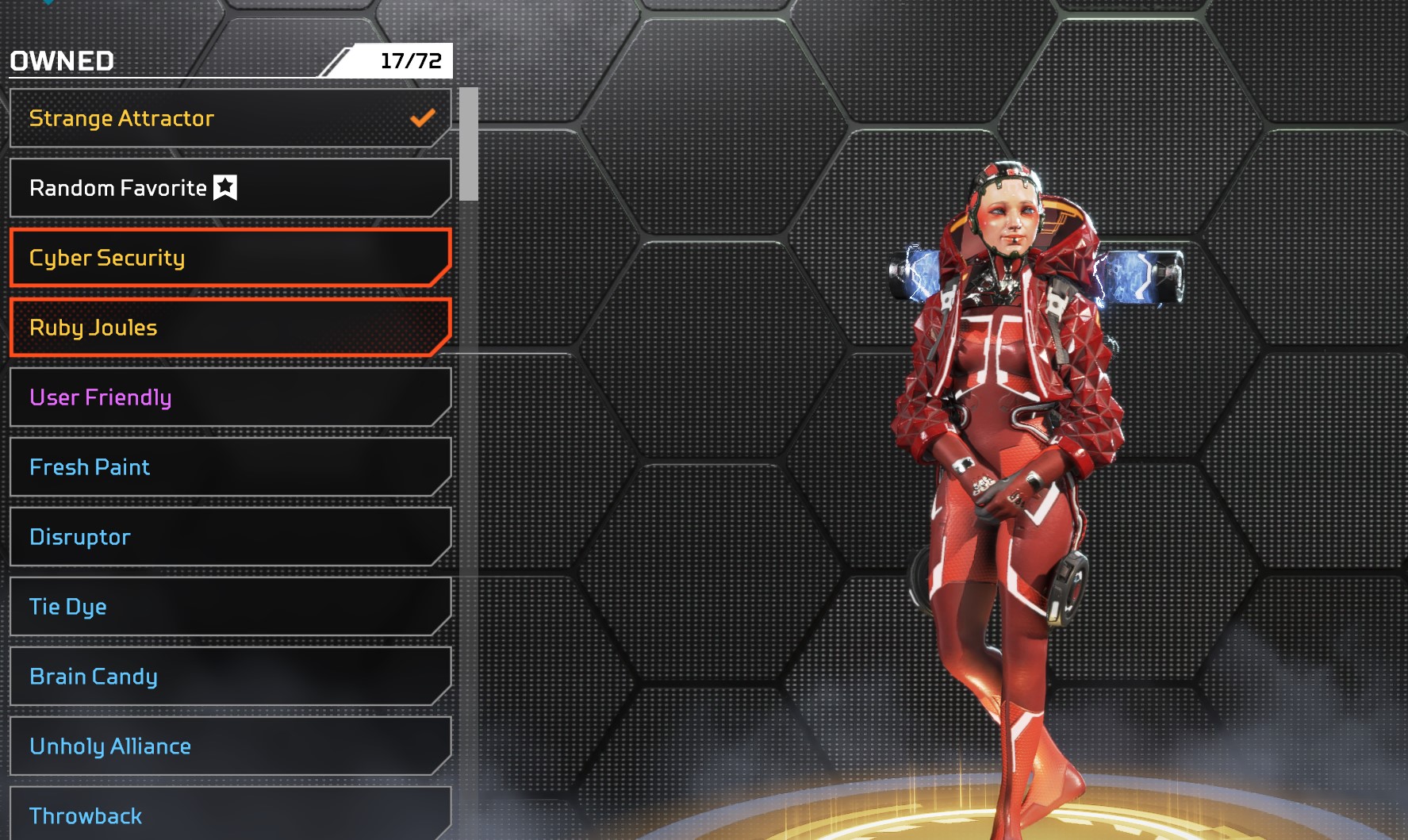
Task: Click the skin list scrollbar handle
Action: coord(469,144)
